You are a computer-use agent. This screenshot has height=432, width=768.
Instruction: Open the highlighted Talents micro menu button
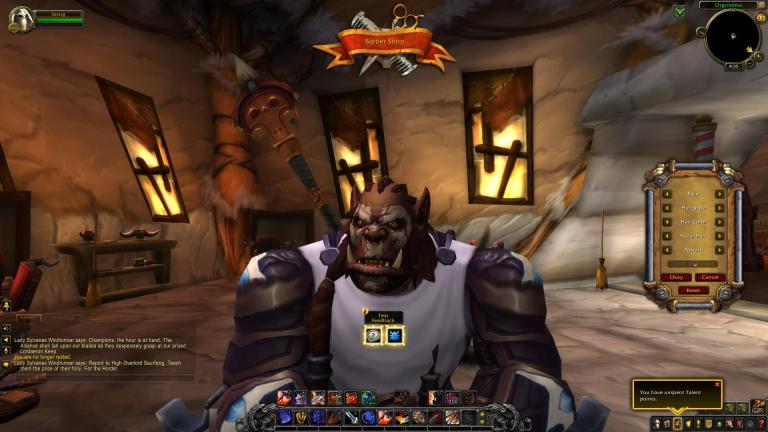click(x=677, y=423)
